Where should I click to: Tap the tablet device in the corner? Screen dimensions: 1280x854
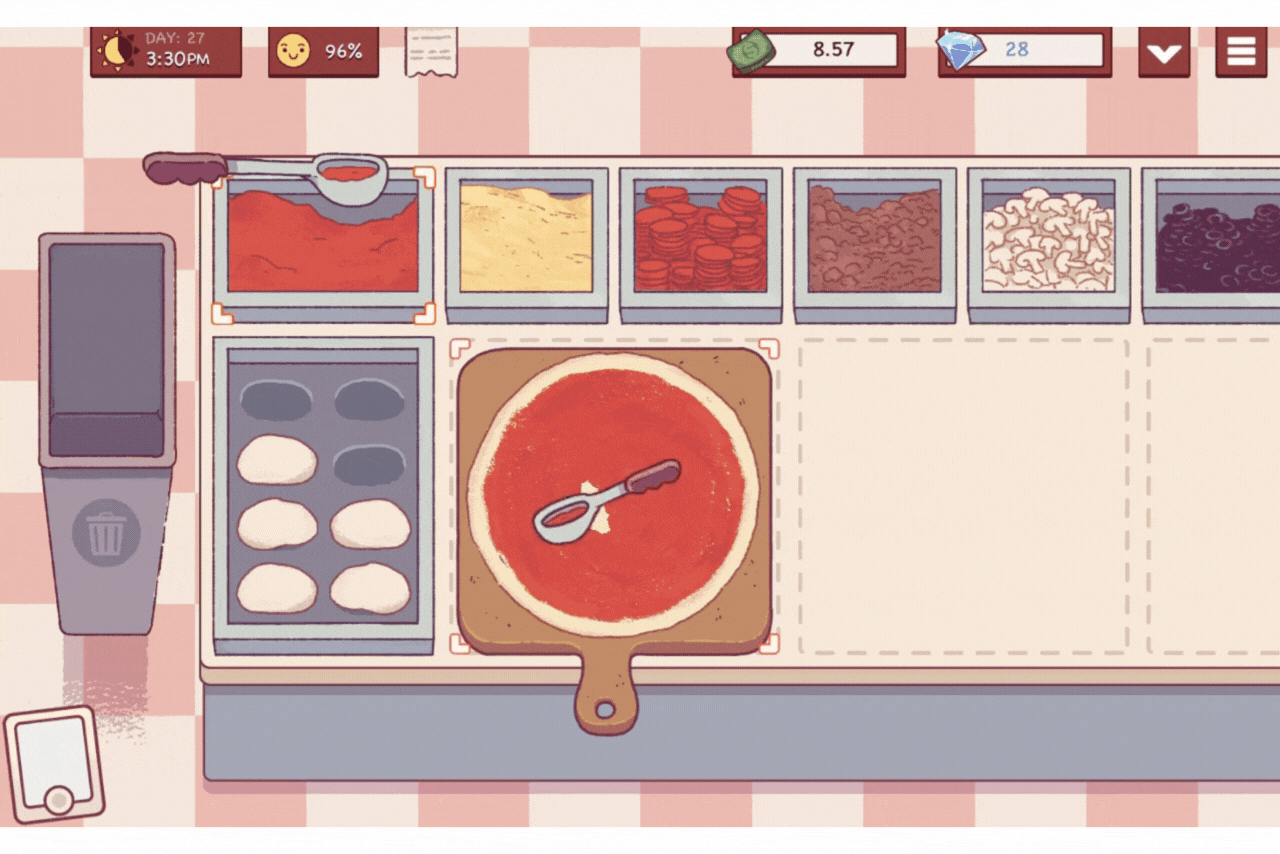point(55,765)
